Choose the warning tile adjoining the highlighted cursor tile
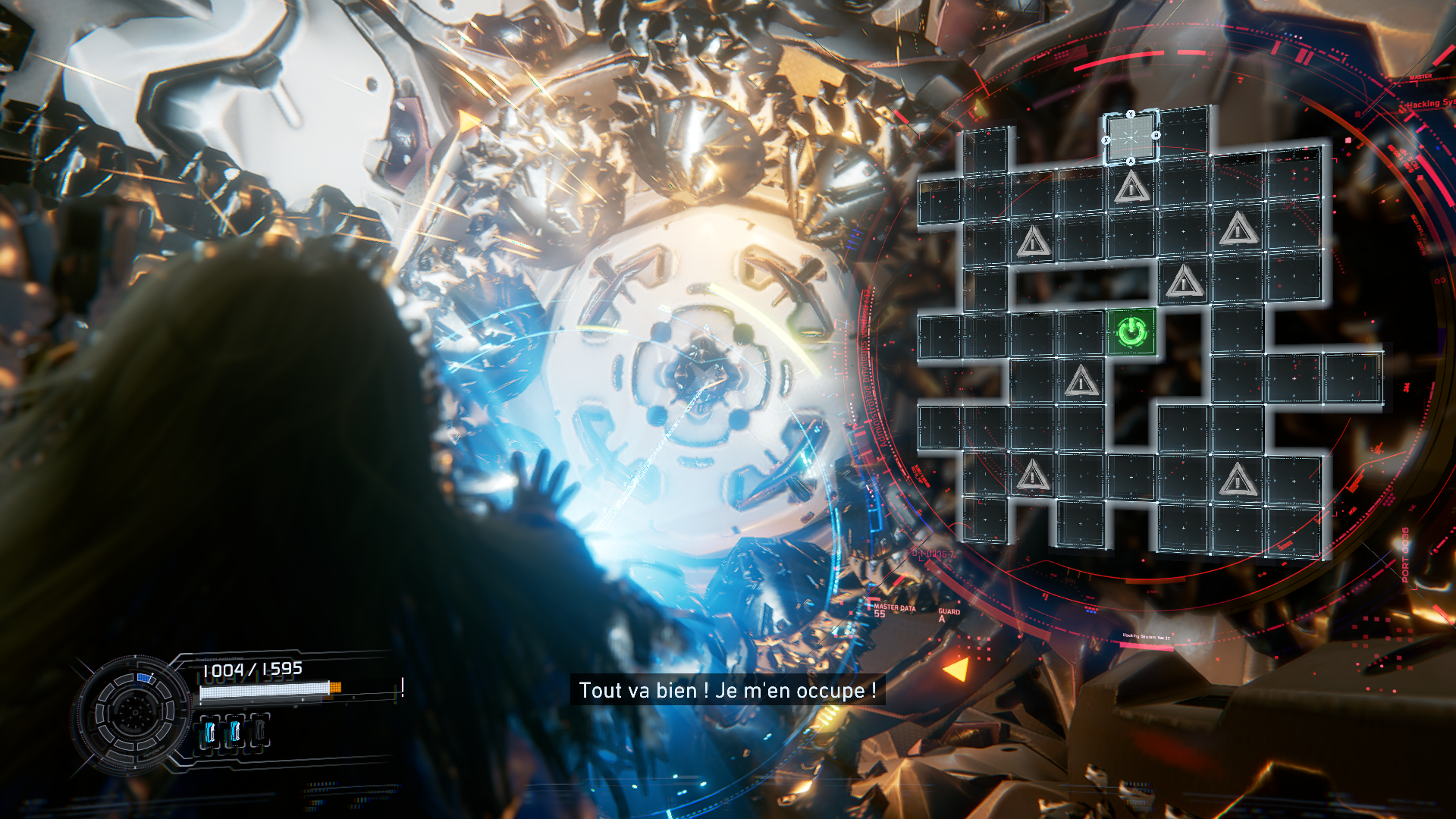Image resolution: width=1456 pixels, height=819 pixels. pos(1131,187)
